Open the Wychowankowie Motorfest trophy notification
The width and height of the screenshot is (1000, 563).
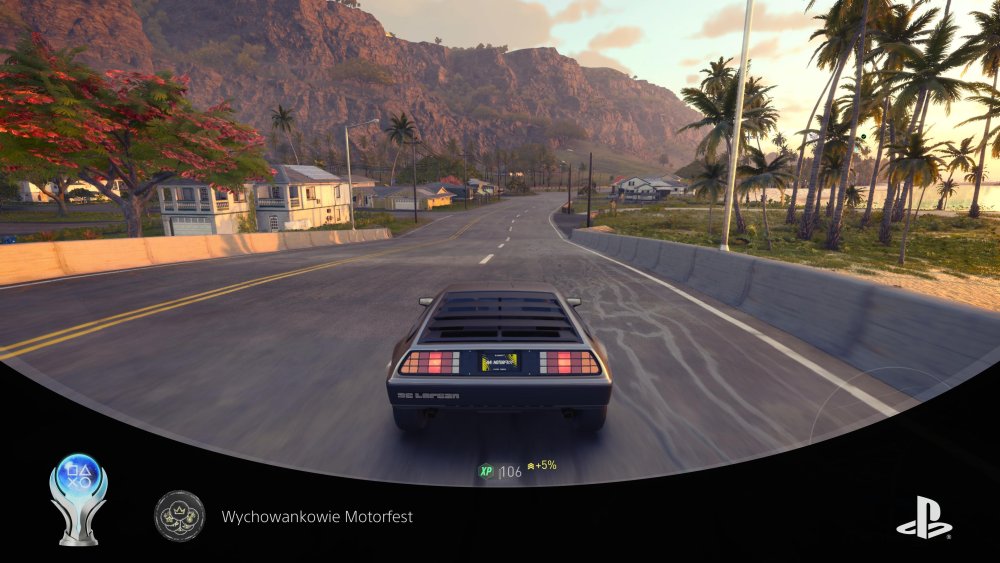click(x=317, y=517)
